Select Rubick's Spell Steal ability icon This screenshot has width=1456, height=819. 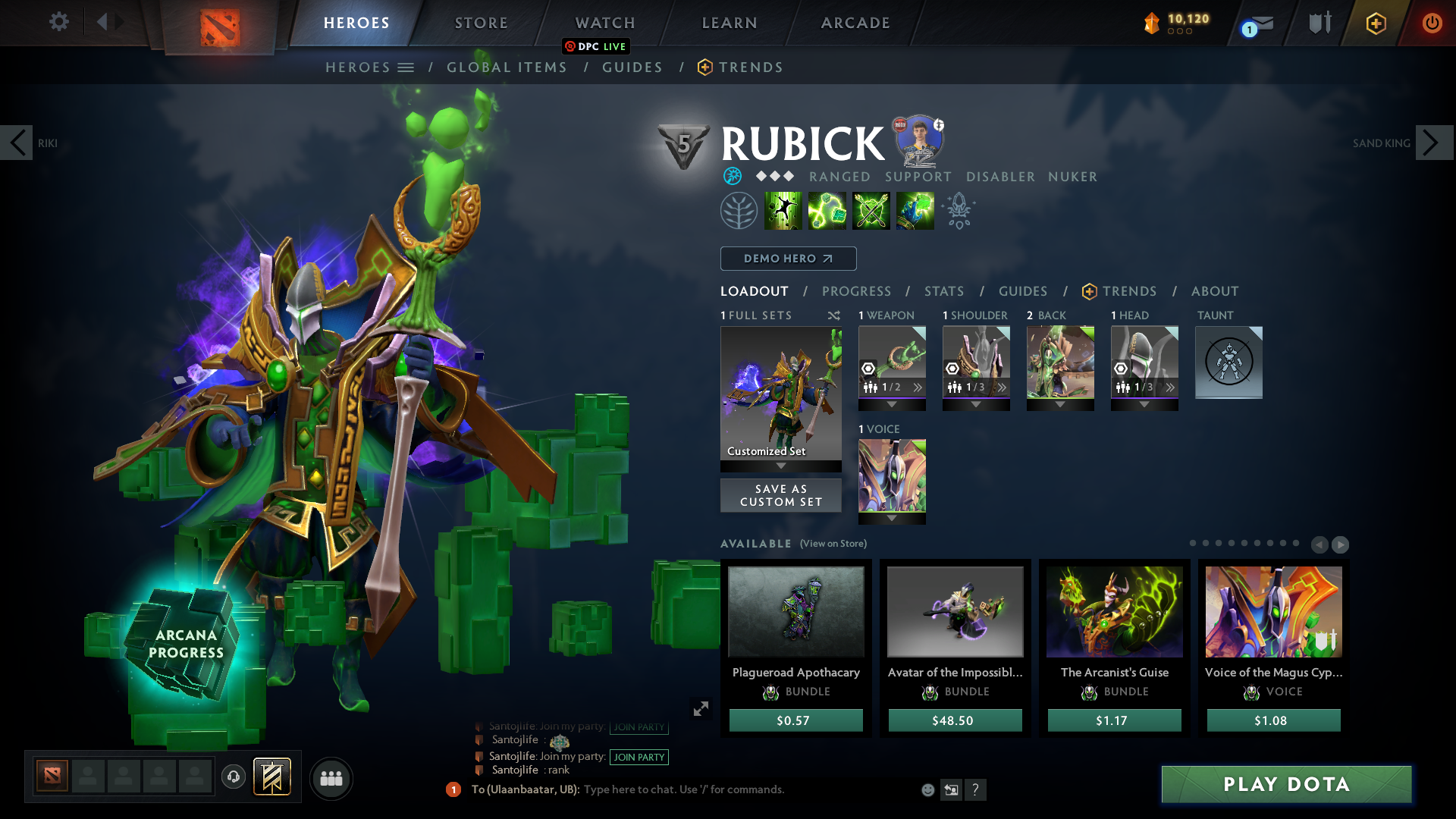915,211
